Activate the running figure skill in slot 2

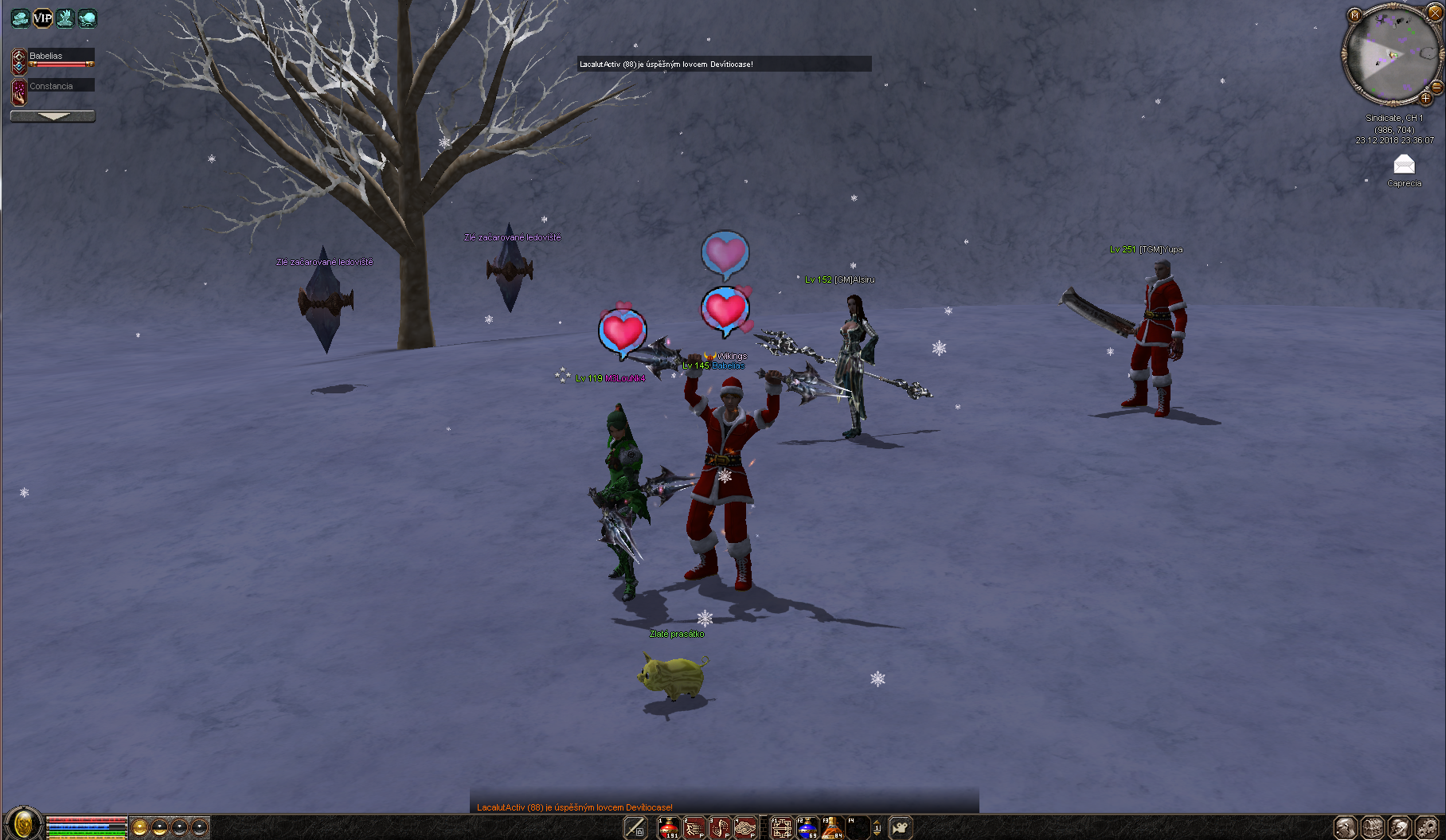[x=694, y=828]
